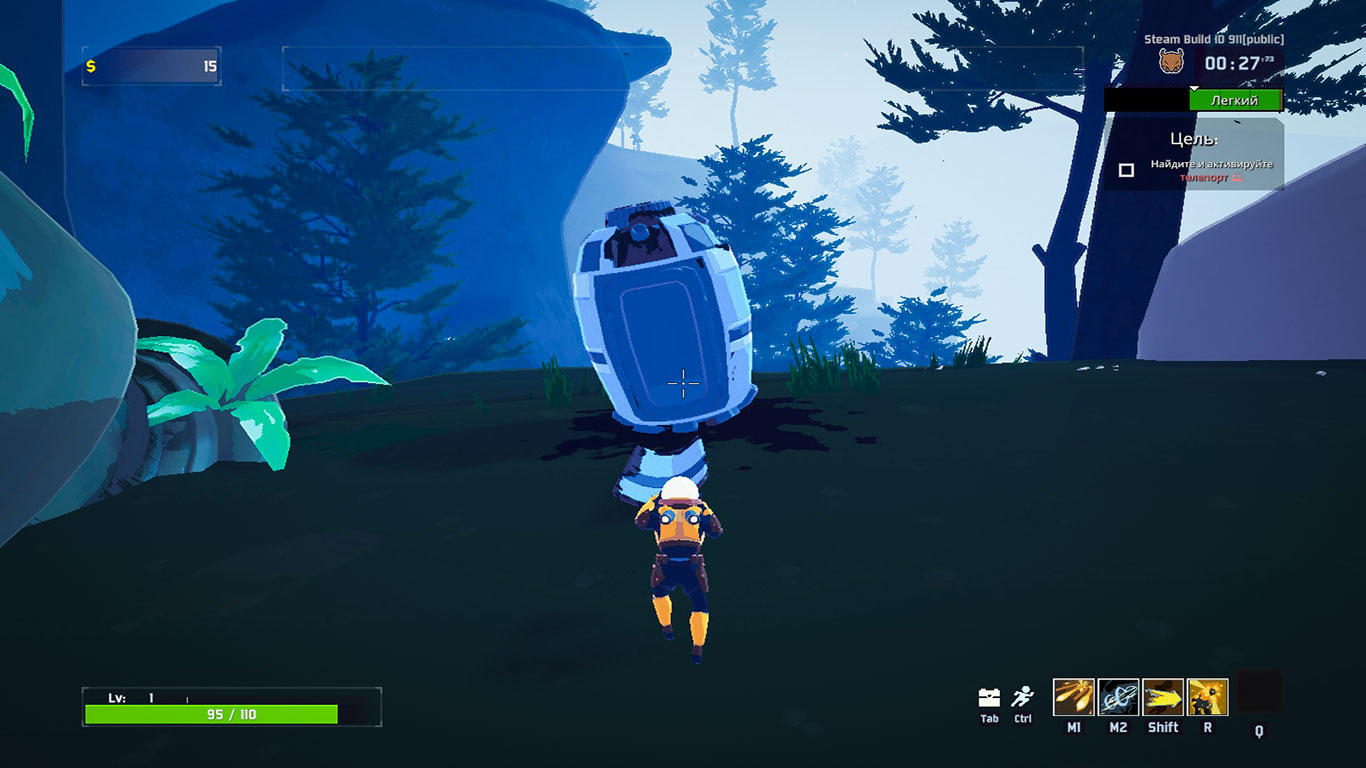The width and height of the screenshot is (1366, 768).
Task: Open the inventory chest icon
Action: tap(989, 698)
